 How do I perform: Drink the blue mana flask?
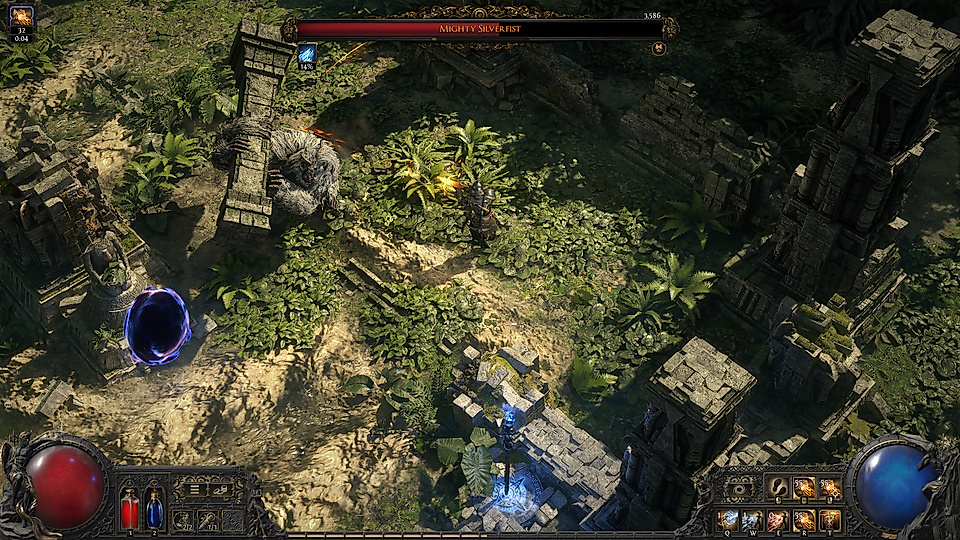click(x=155, y=508)
